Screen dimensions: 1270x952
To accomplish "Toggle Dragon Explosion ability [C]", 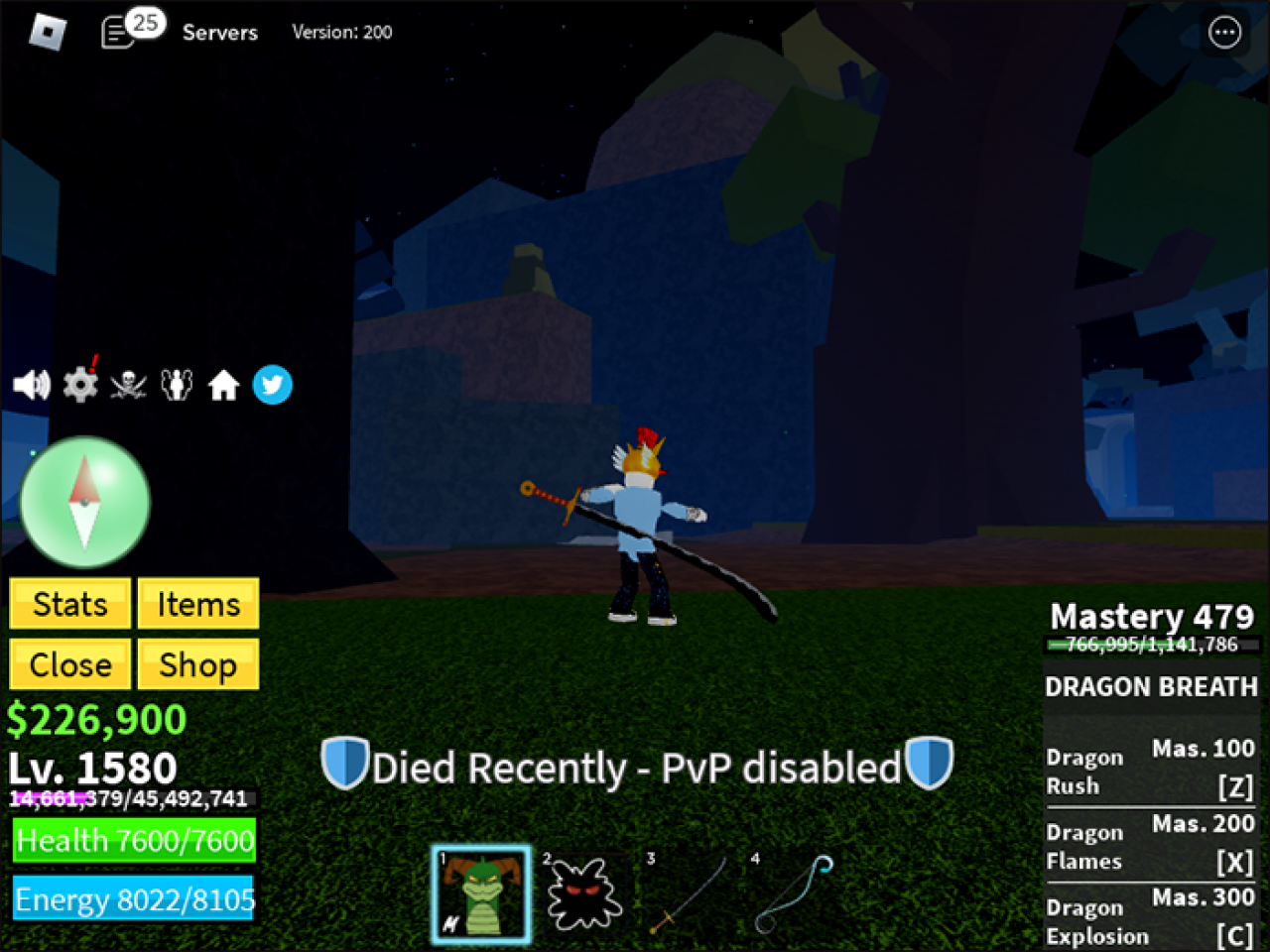I will point(1149,919).
